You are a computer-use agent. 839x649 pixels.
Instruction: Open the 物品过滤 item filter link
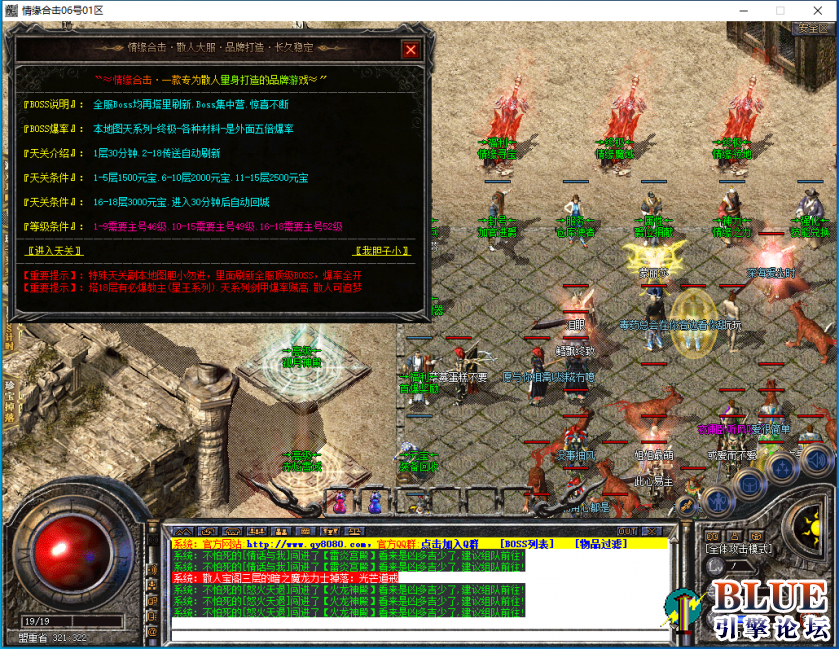(602, 543)
